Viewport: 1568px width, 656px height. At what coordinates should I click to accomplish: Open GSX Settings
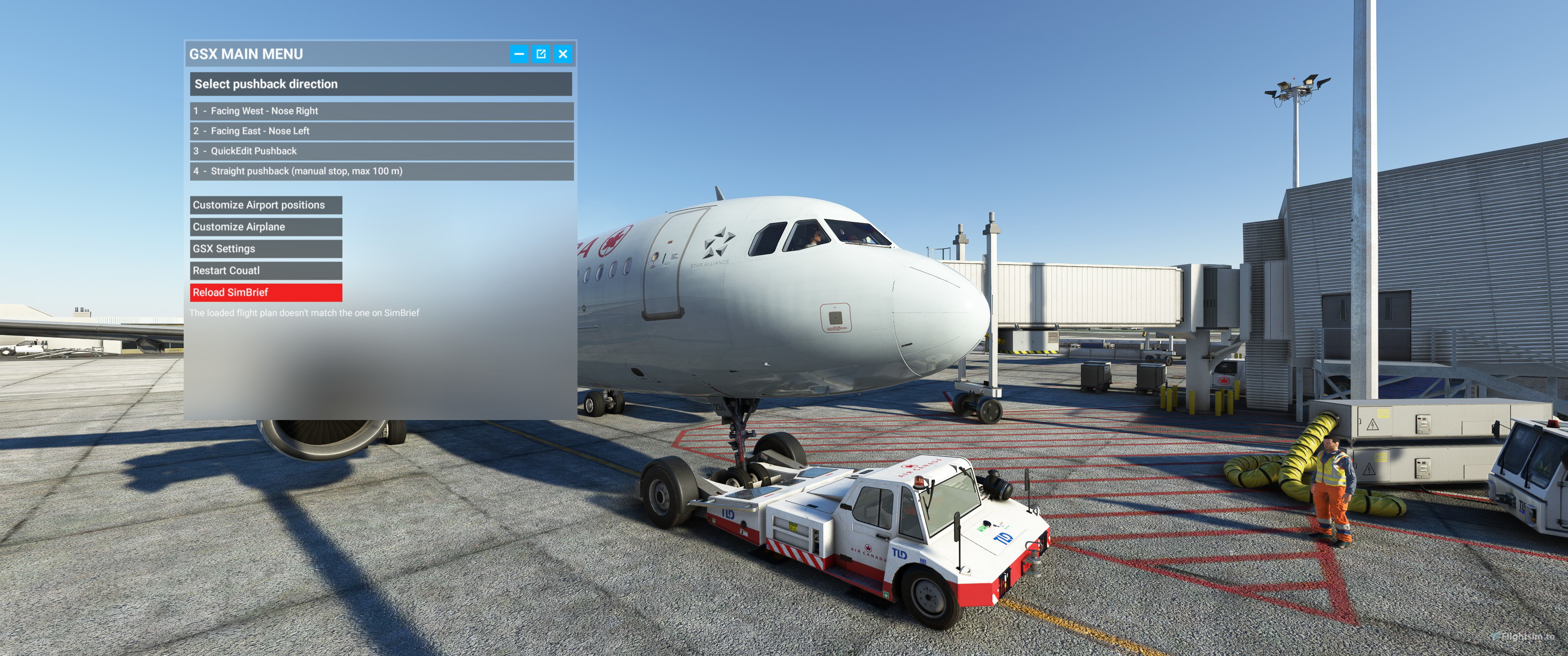tap(266, 248)
